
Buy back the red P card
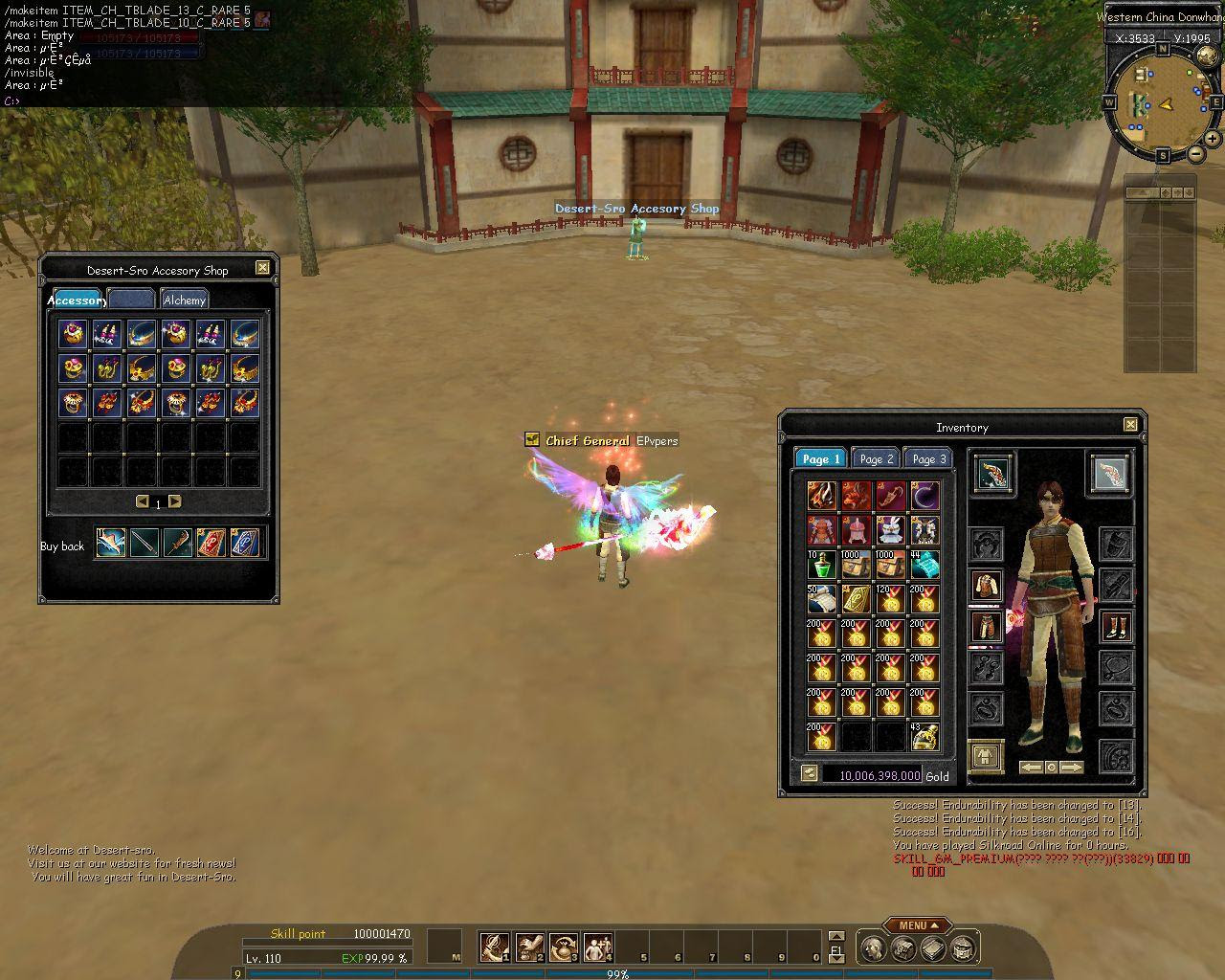[x=212, y=543]
